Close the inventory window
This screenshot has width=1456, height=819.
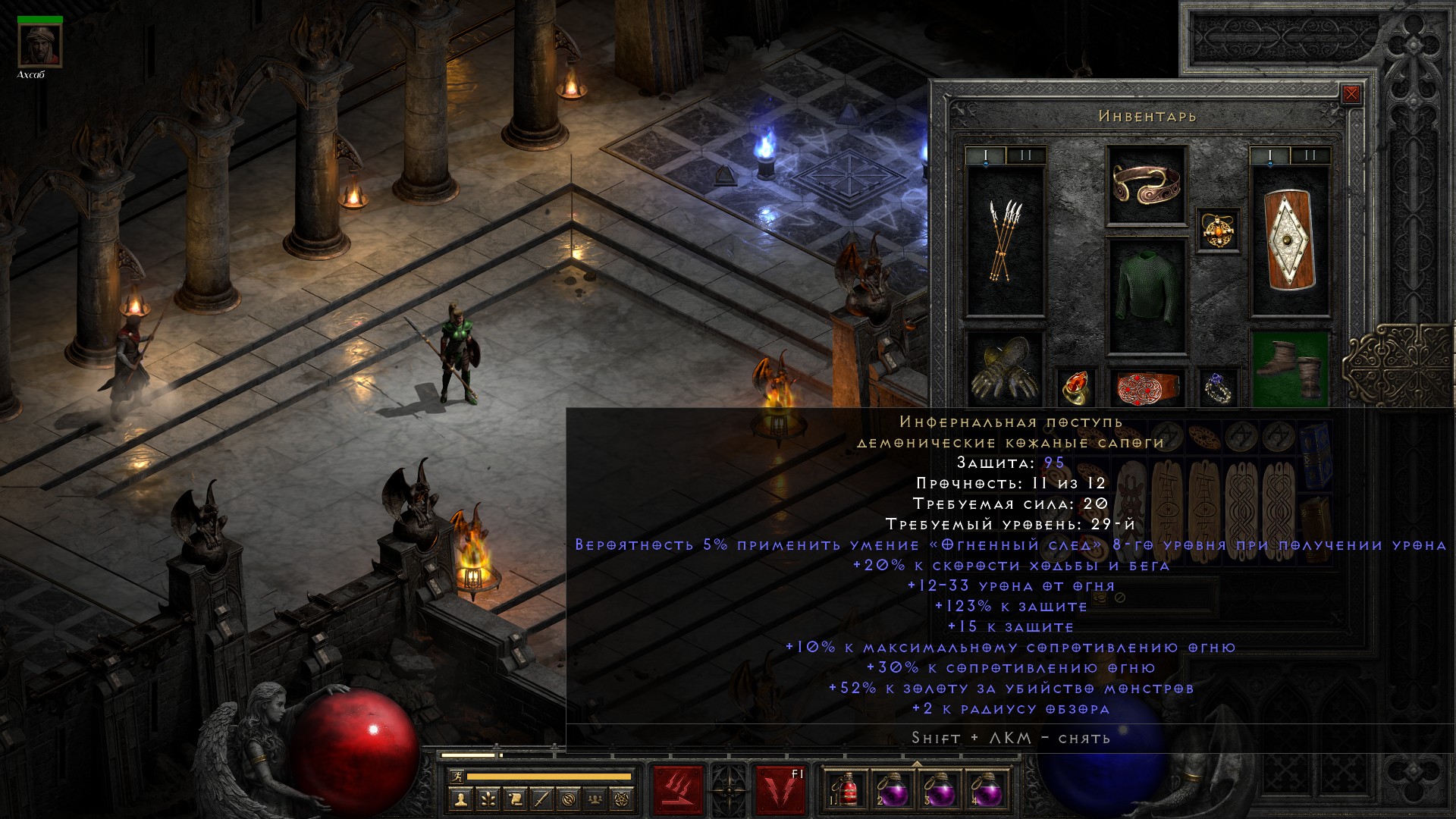click(x=1351, y=95)
